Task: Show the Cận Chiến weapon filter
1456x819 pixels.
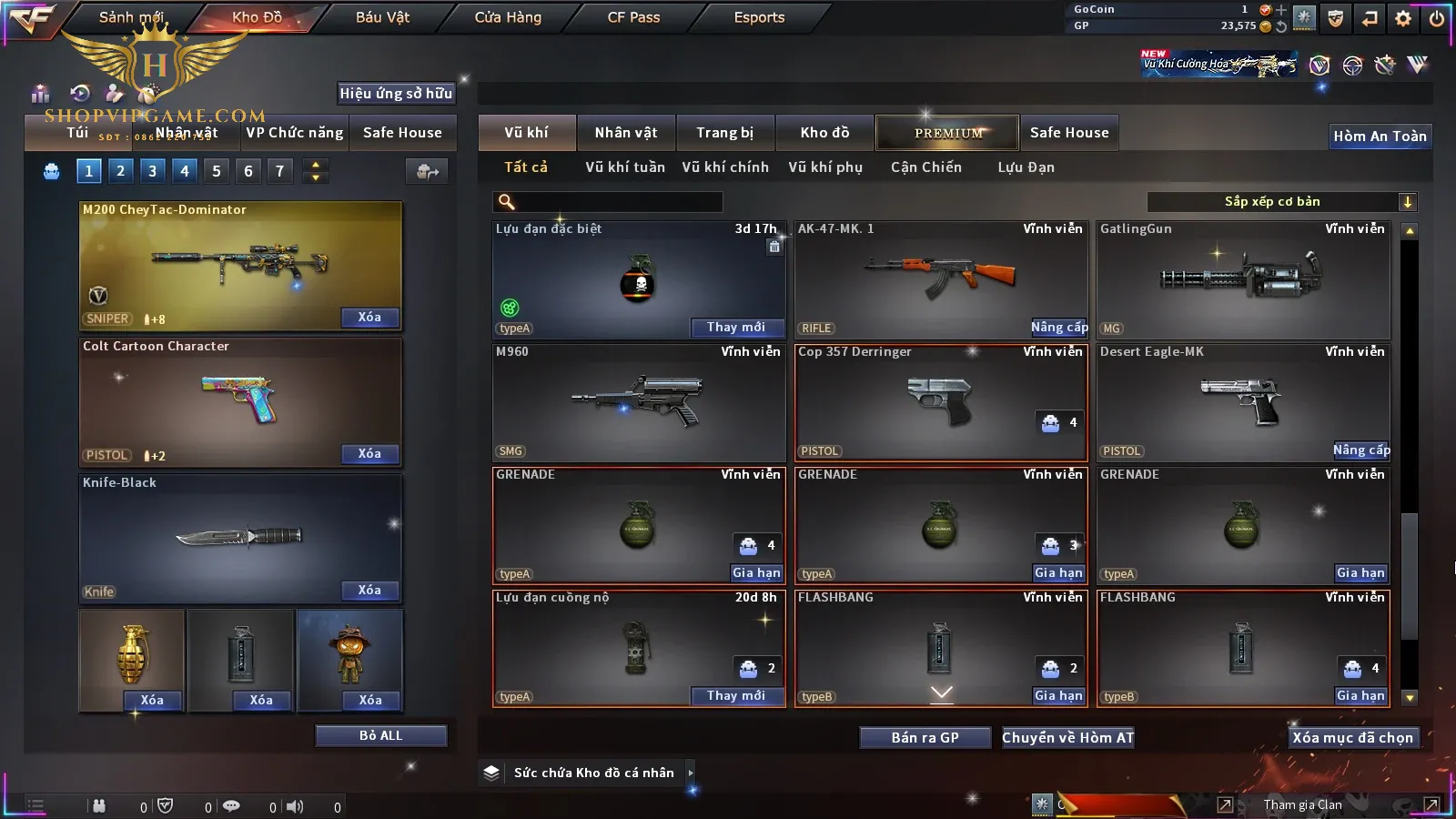Action: 925,167
